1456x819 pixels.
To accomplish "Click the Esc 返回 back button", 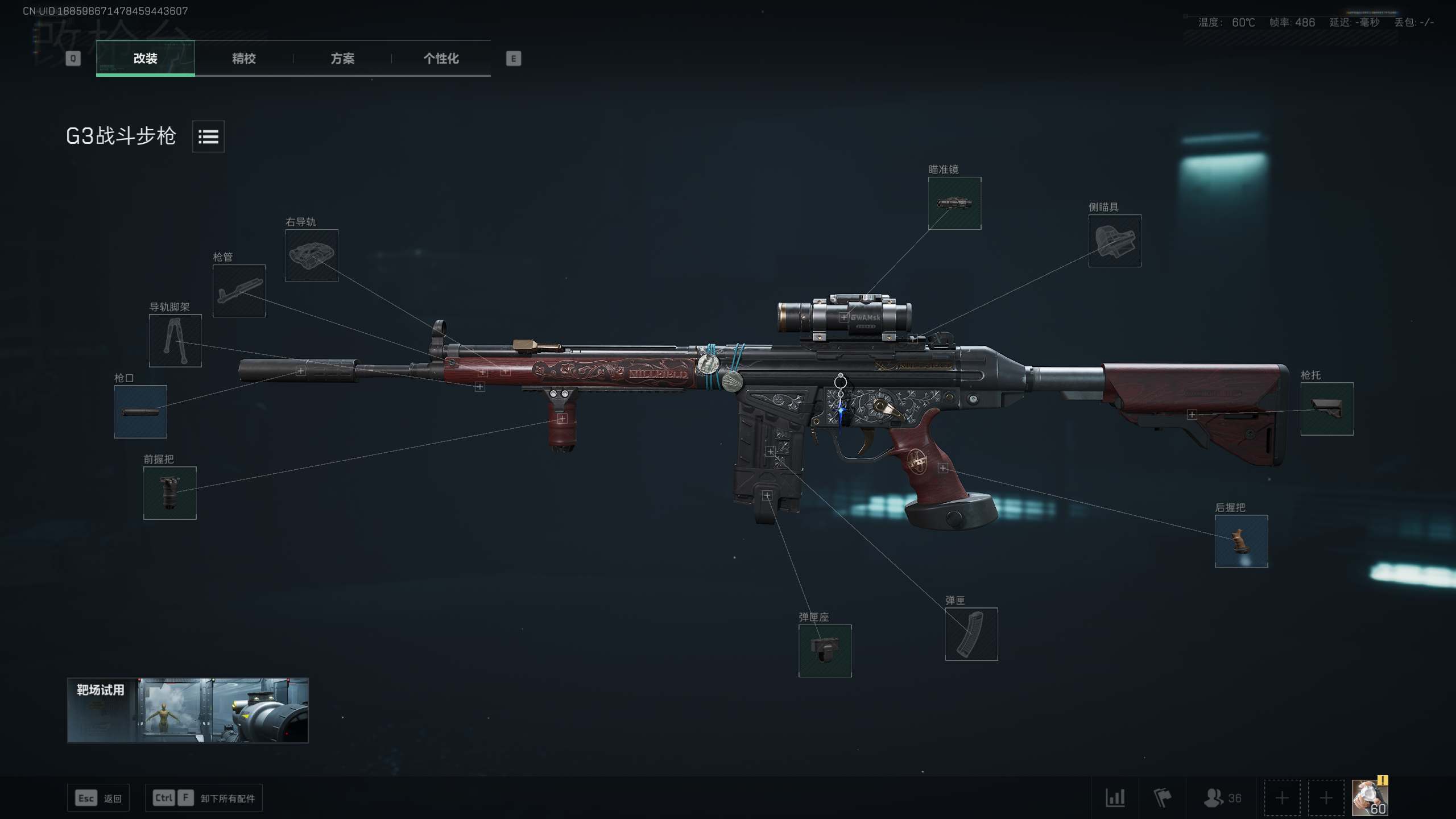I will tap(98, 797).
